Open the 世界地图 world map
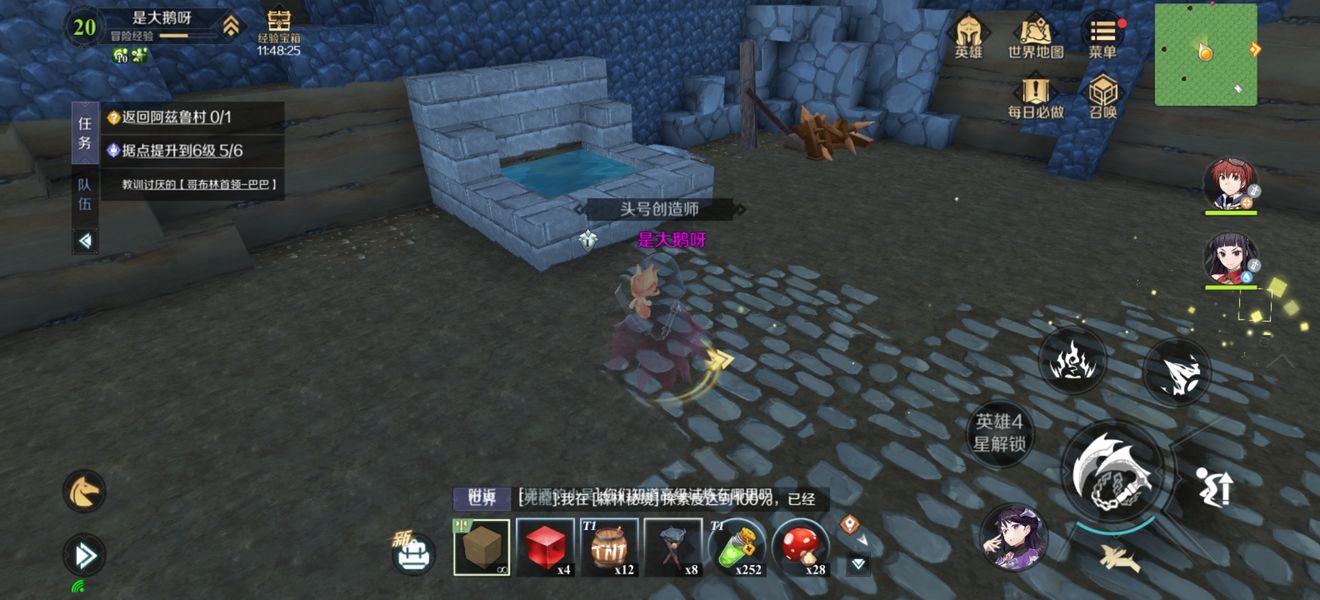 (1035, 36)
